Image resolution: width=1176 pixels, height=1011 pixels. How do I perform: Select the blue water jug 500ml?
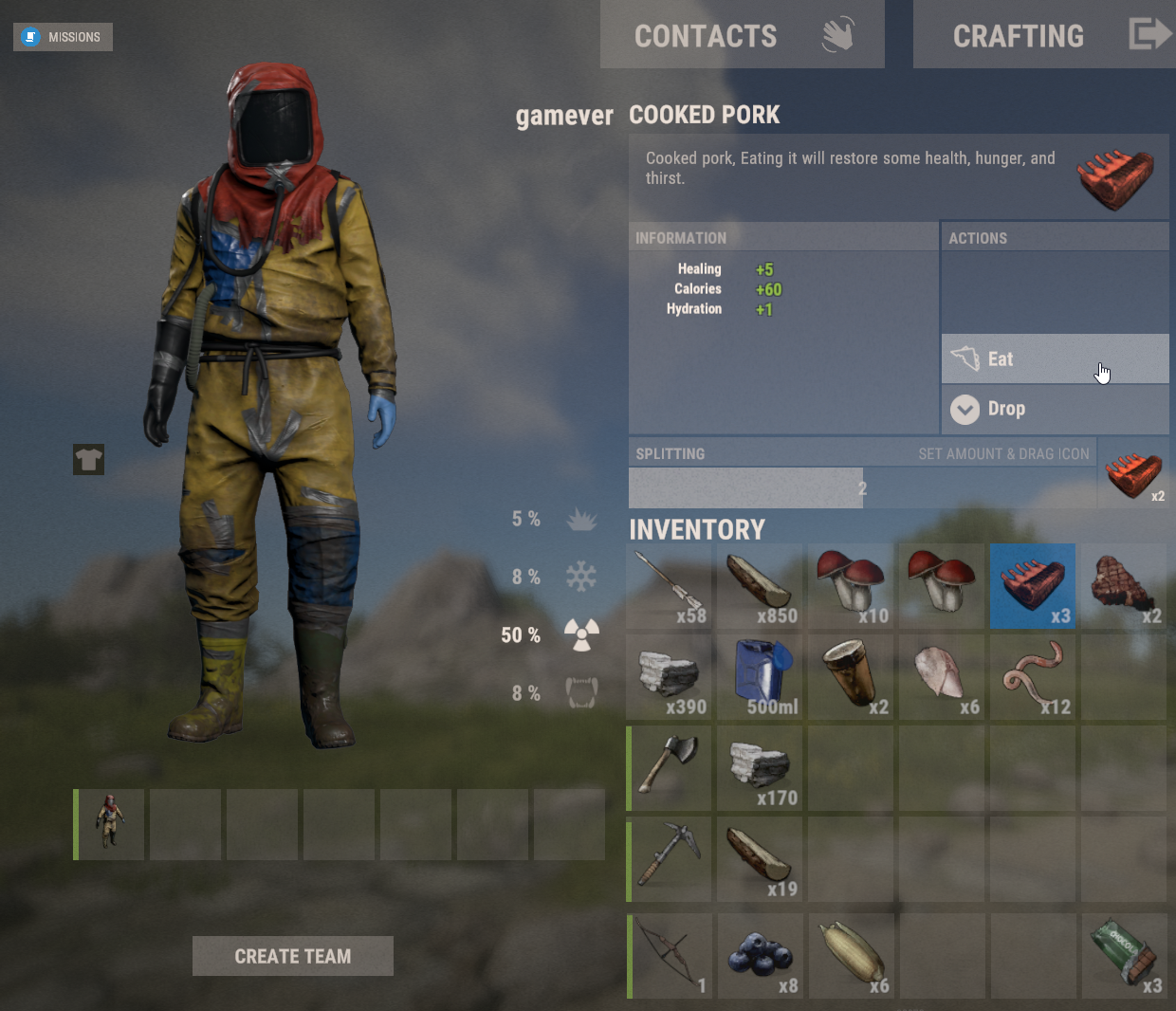(x=760, y=677)
